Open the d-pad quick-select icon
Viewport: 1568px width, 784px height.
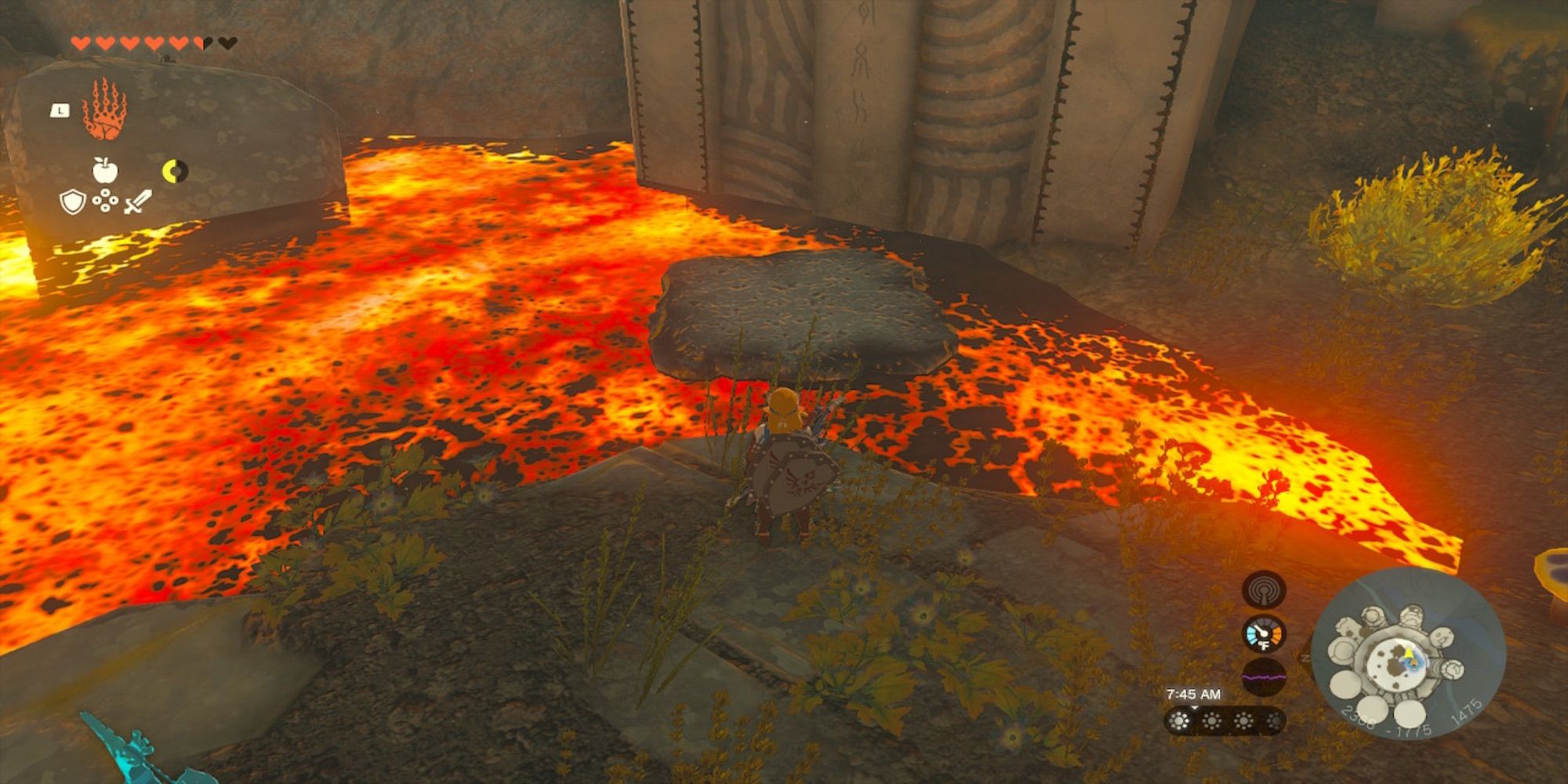(105, 201)
